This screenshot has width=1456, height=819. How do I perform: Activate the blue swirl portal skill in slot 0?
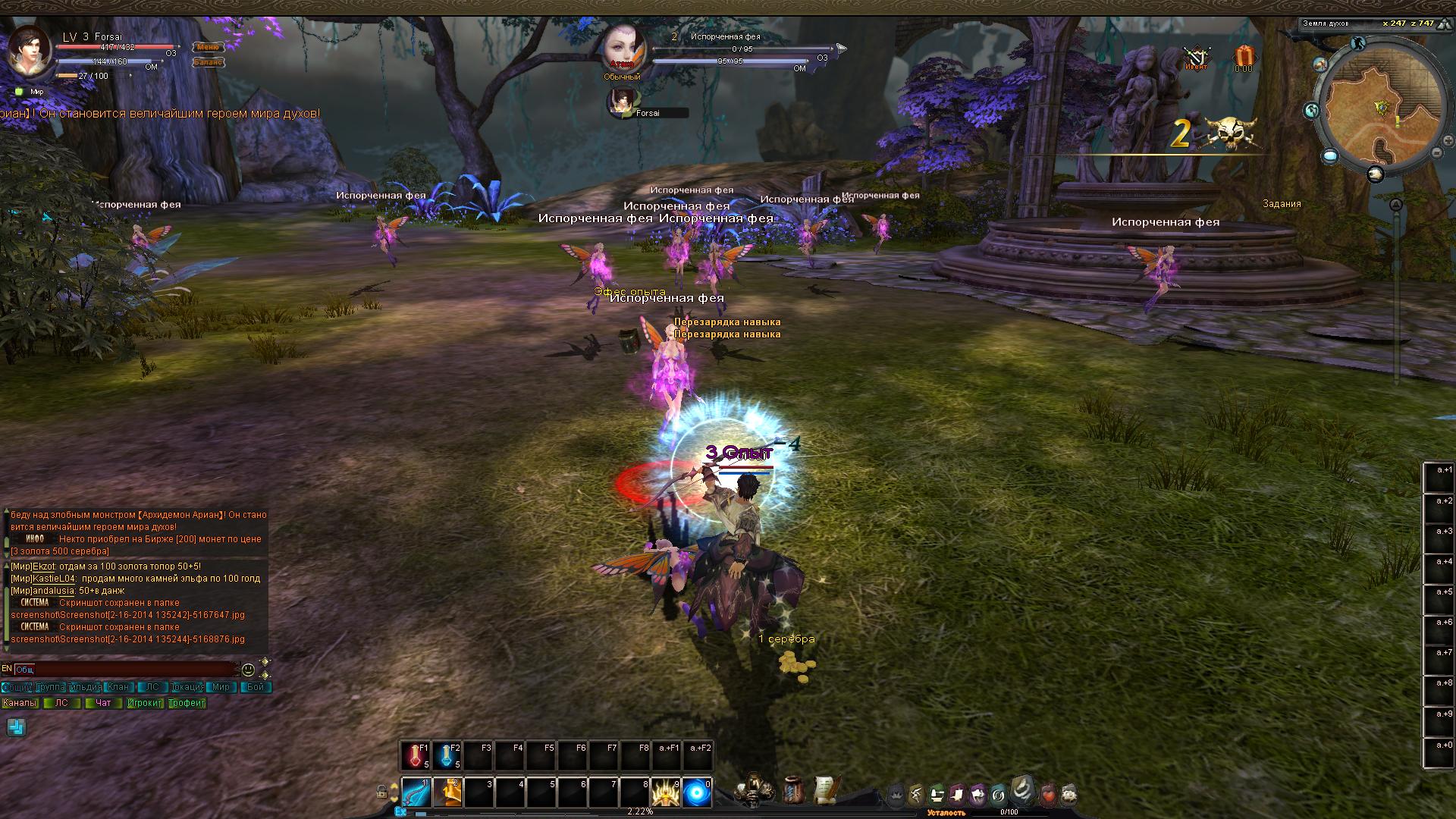click(x=697, y=792)
